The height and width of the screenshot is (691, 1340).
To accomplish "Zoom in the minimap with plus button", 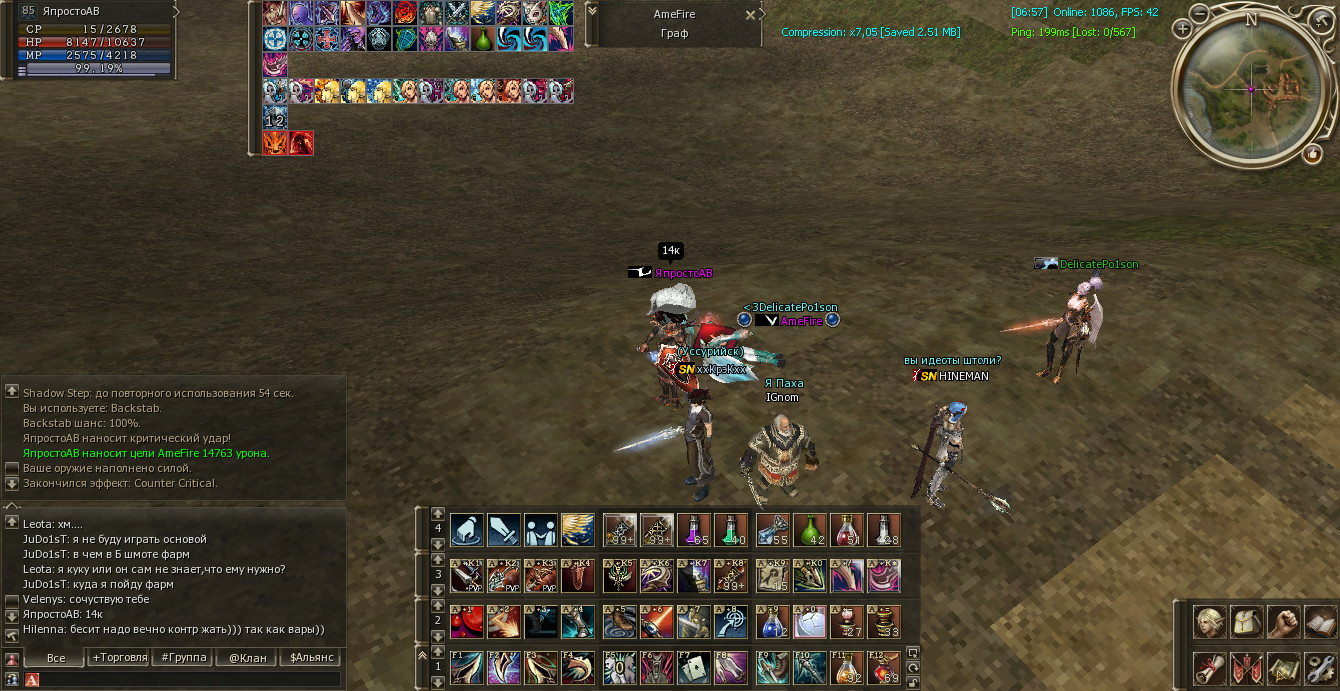I will pyautogui.click(x=1183, y=30).
